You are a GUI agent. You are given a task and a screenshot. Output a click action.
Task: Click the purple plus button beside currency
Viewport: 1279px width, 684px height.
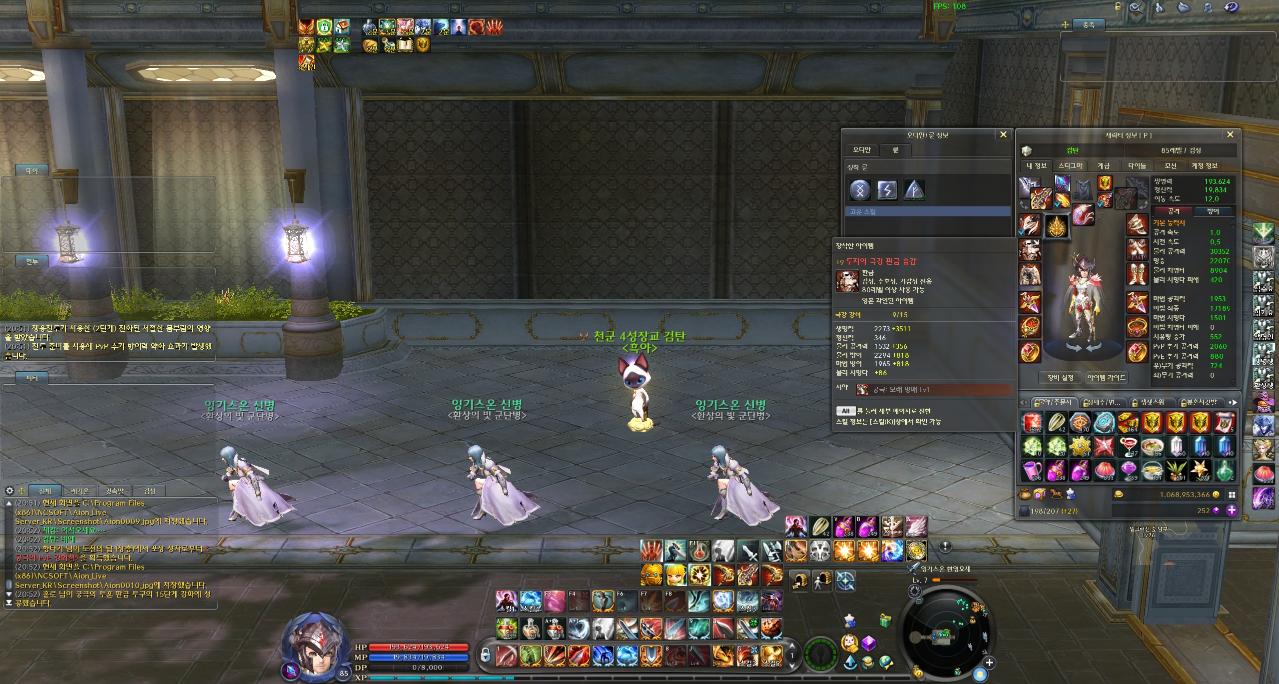click(1231, 510)
